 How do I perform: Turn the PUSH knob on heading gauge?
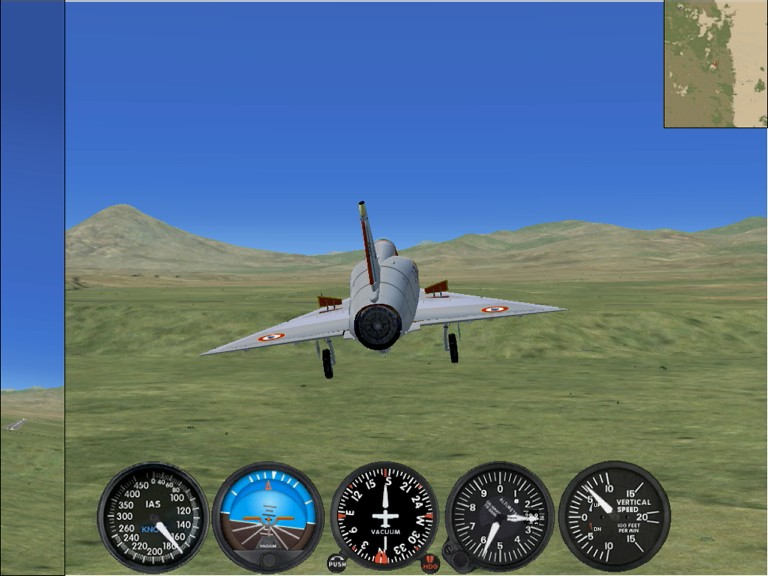coord(337,563)
